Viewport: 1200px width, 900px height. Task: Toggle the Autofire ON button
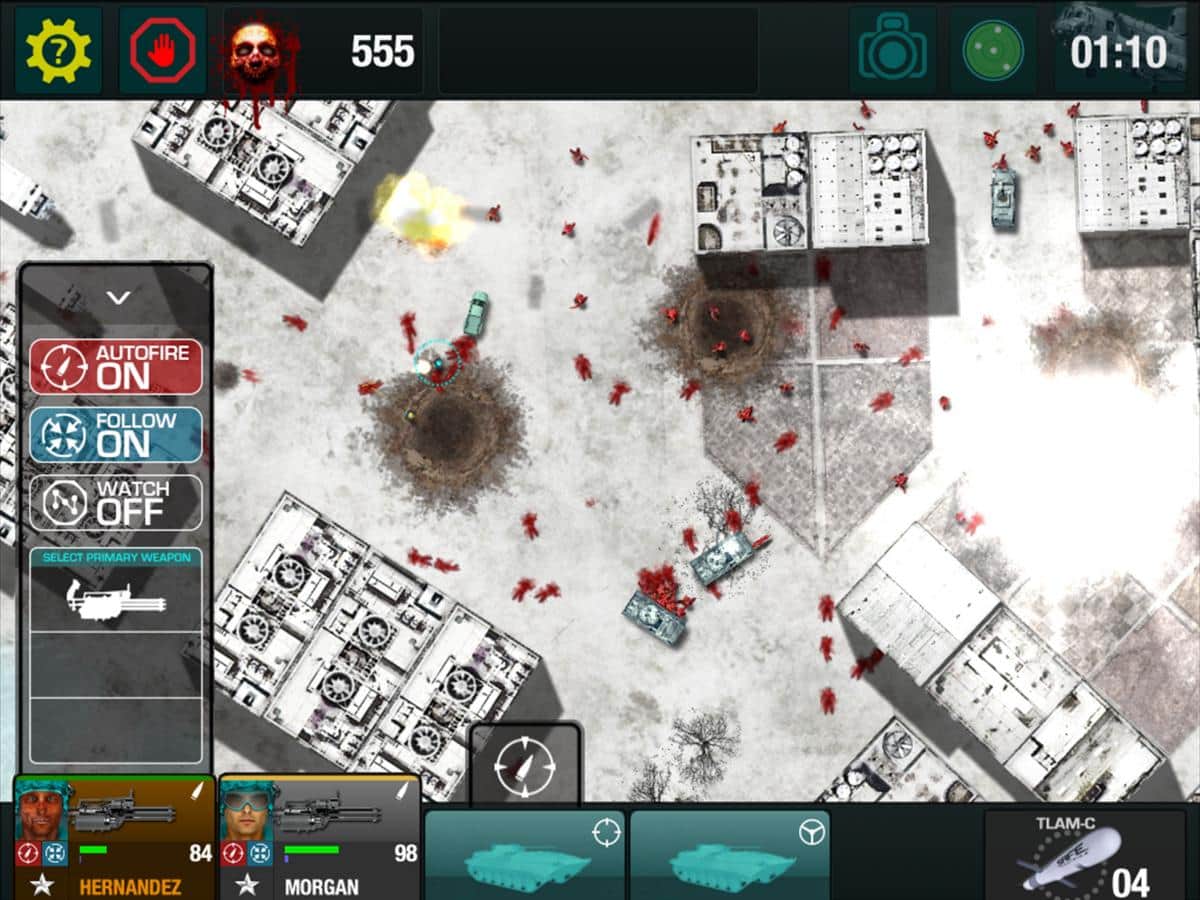pos(116,366)
